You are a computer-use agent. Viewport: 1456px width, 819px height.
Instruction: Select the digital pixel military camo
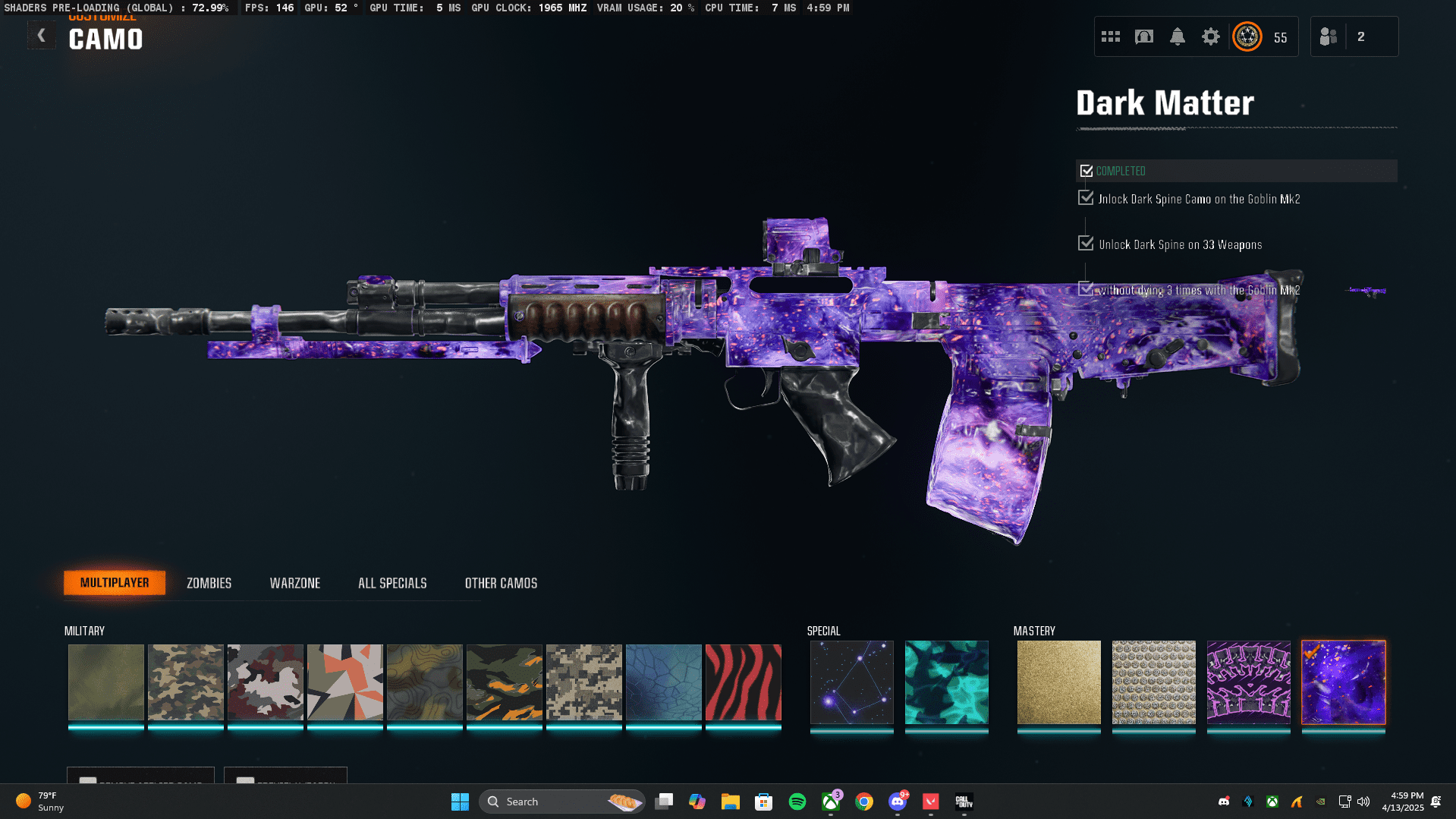pos(583,682)
